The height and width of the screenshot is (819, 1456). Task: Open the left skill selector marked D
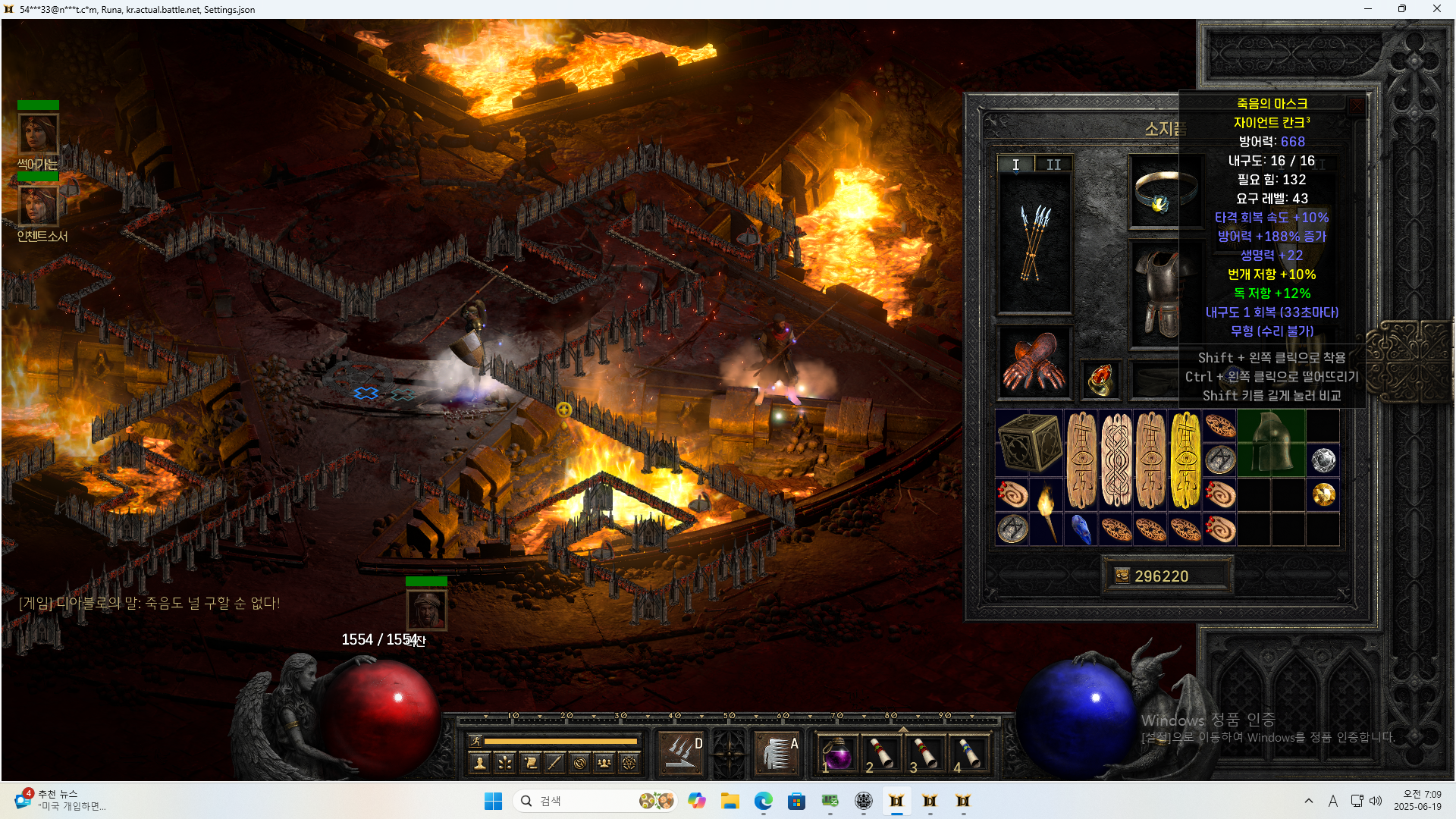681,753
